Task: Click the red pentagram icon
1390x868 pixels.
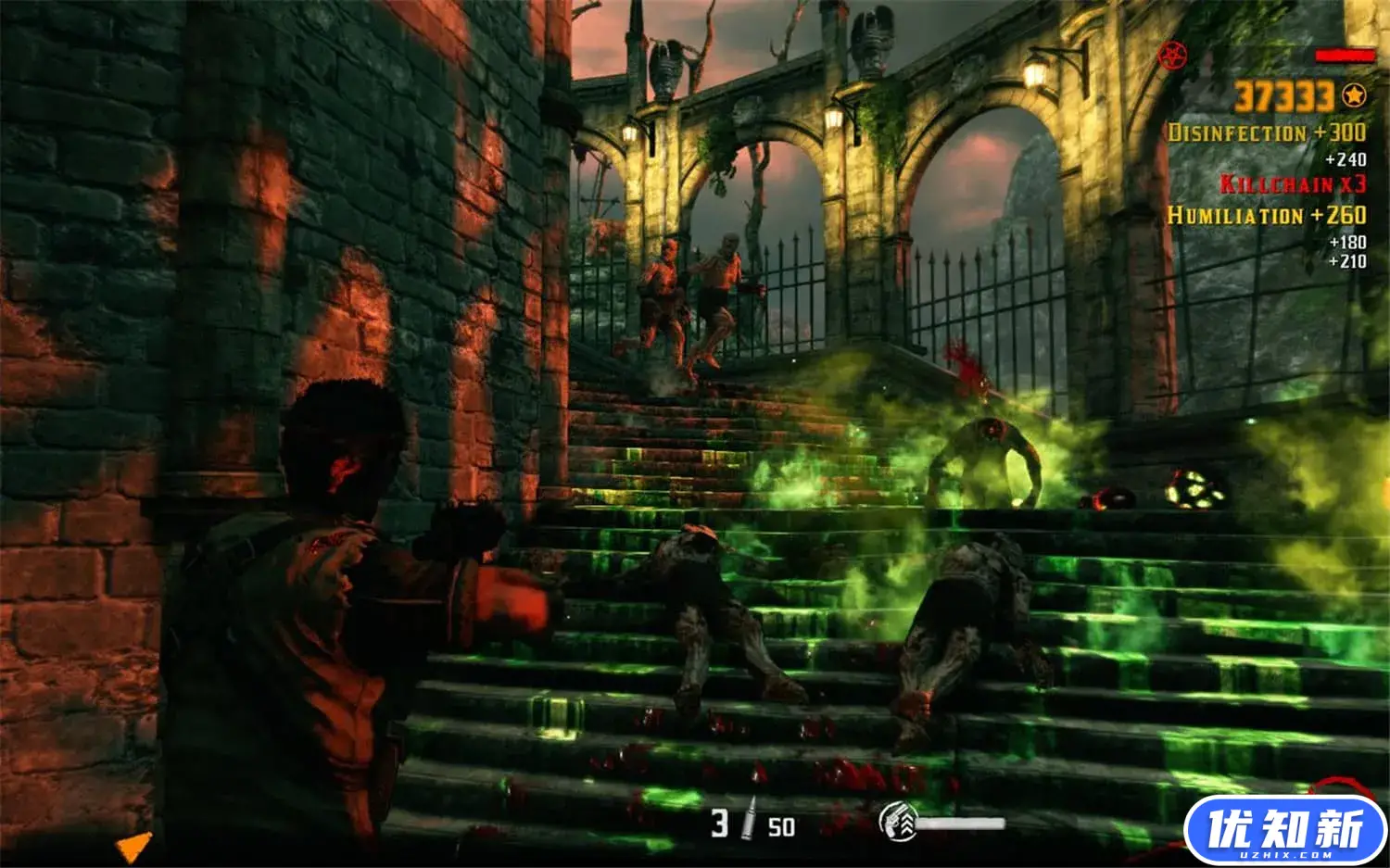Action: [1172, 54]
